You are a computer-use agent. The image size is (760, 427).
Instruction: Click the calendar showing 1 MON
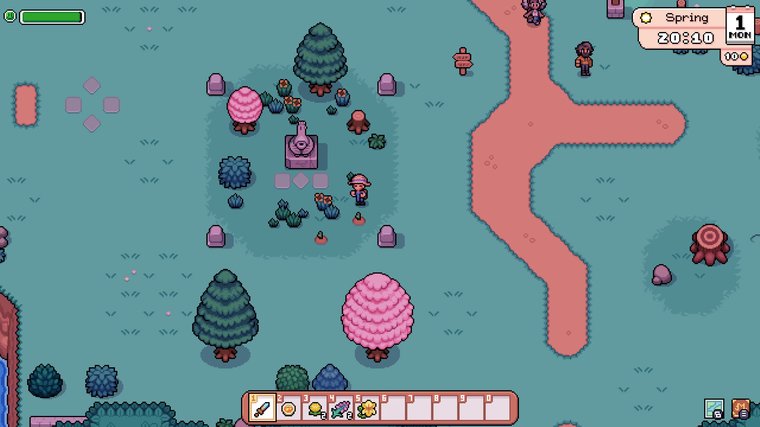pos(740,25)
